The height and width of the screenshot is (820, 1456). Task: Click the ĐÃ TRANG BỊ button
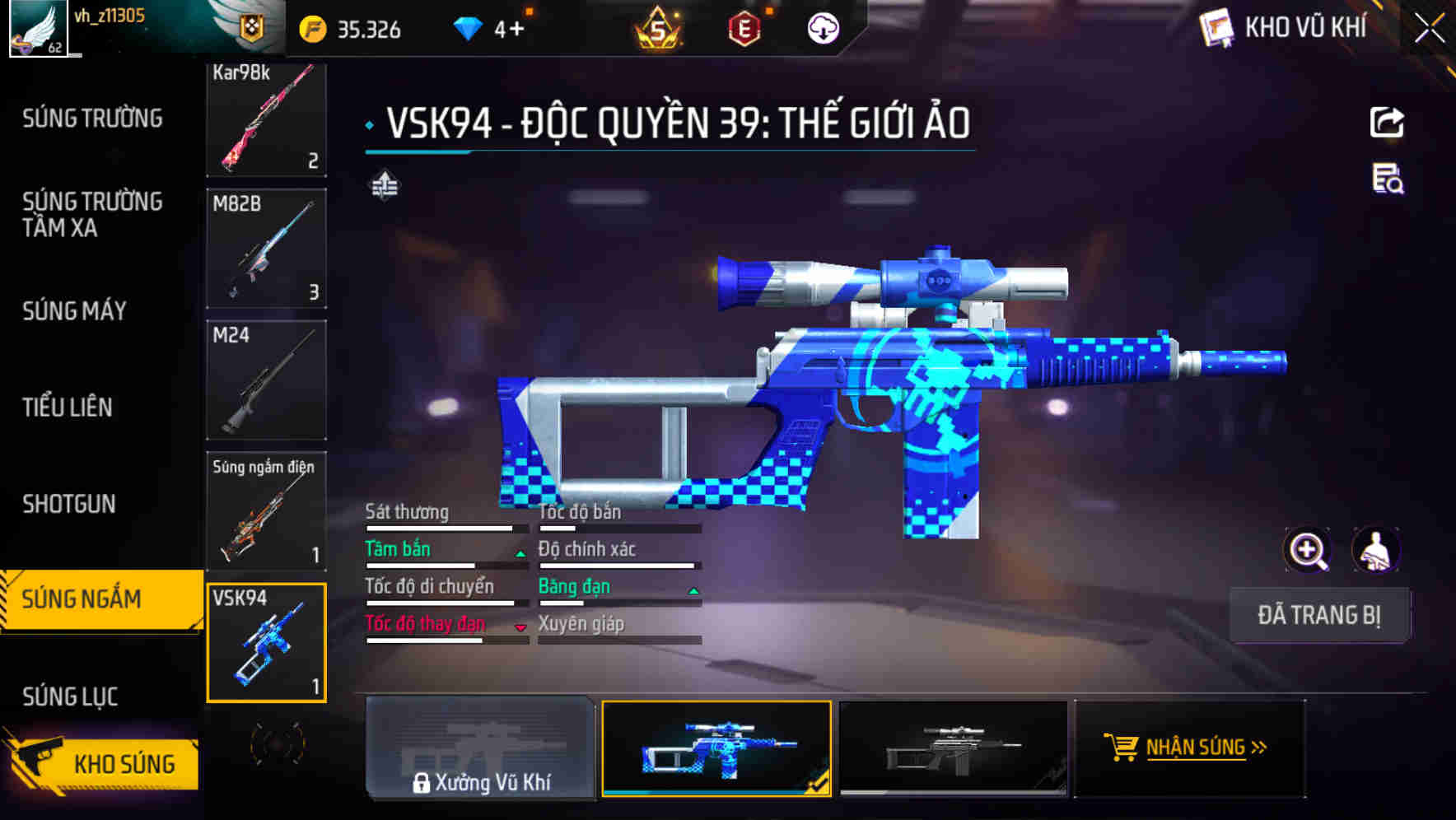1319,615
